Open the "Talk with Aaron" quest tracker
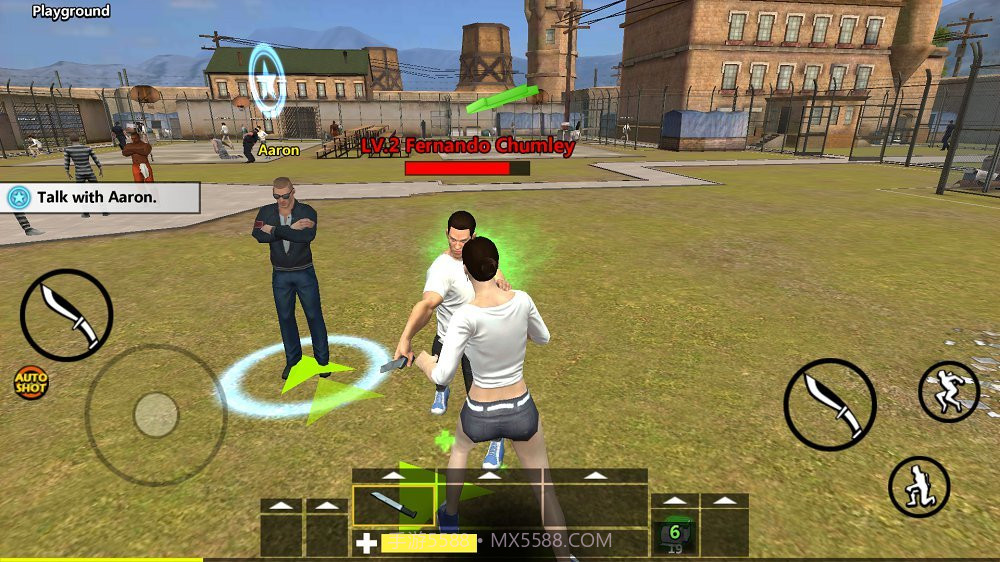The image size is (1000, 562). (x=99, y=197)
